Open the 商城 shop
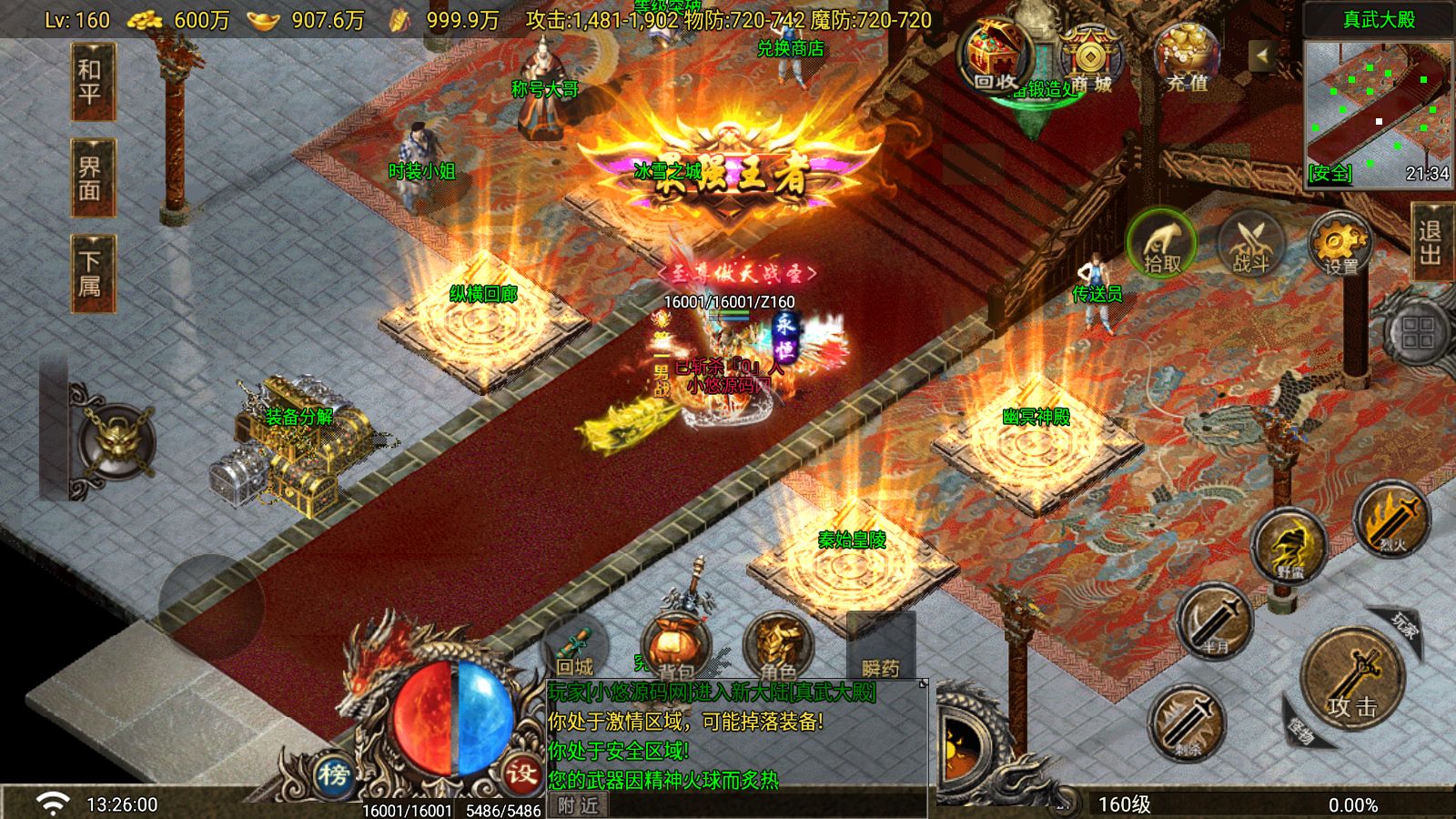Viewport: 1456px width, 819px height. click(1089, 60)
